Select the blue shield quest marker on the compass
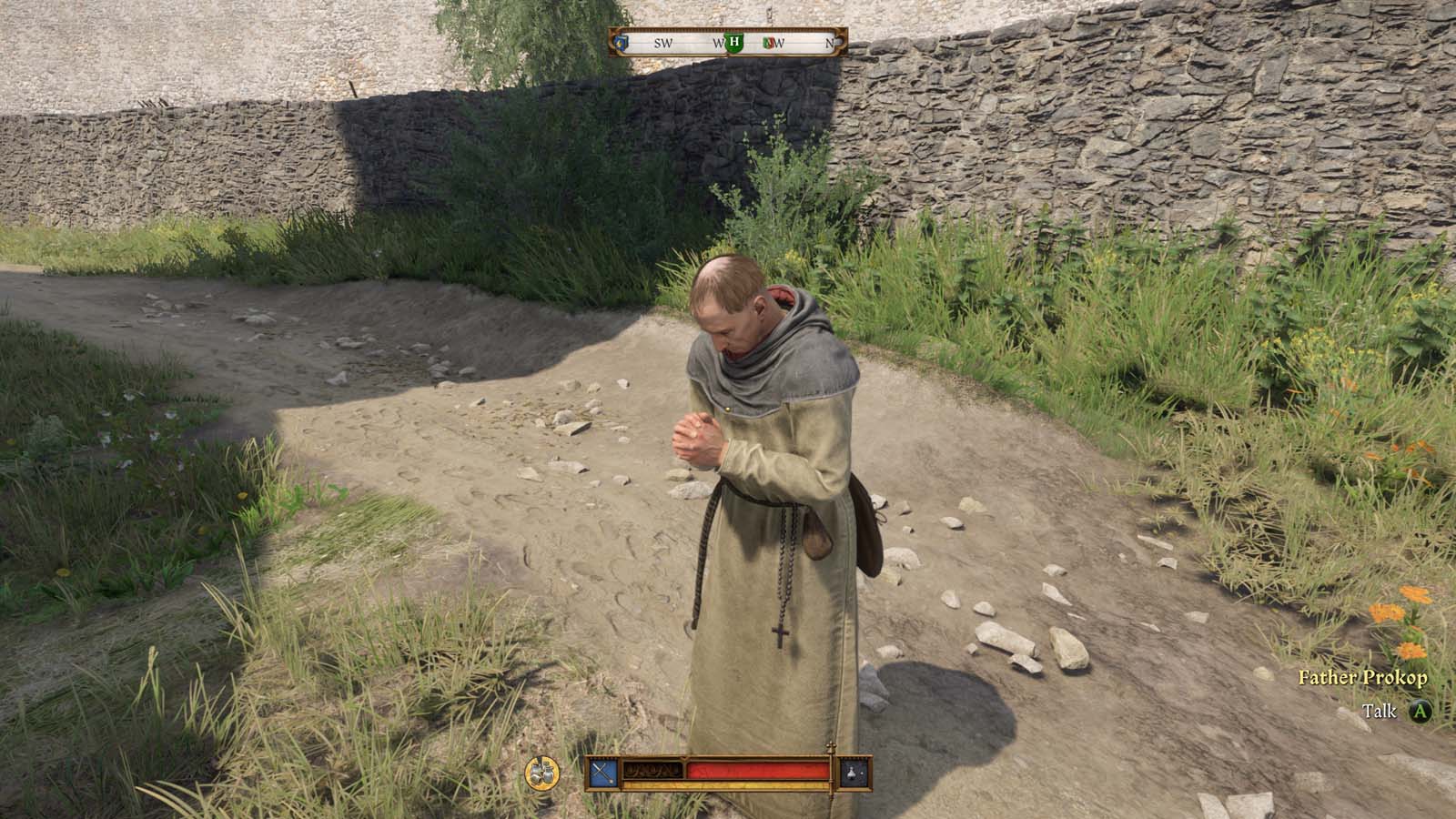This screenshot has width=1456, height=819. click(x=620, y=42)
